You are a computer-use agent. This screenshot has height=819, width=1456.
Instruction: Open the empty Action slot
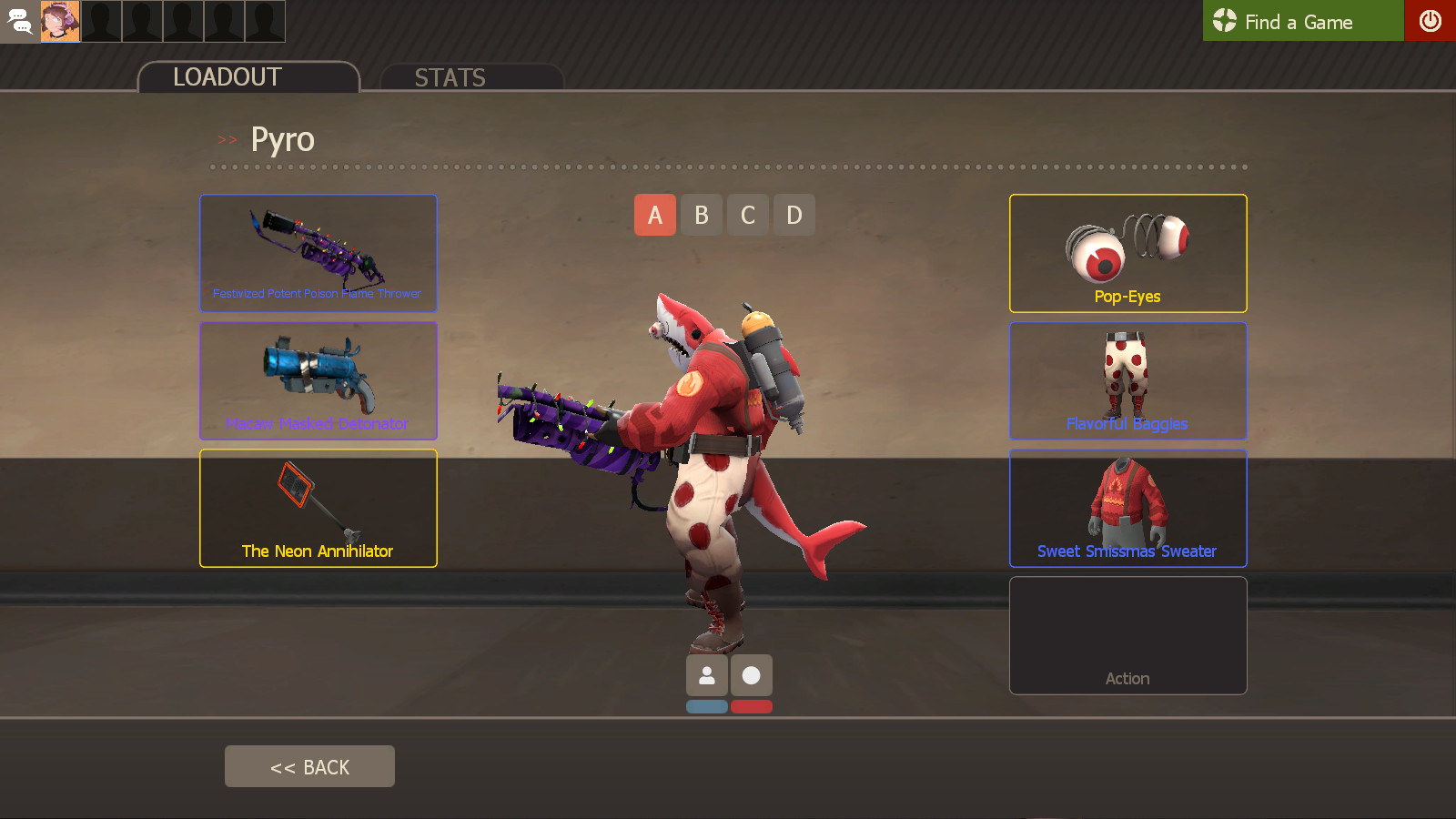1127,635
